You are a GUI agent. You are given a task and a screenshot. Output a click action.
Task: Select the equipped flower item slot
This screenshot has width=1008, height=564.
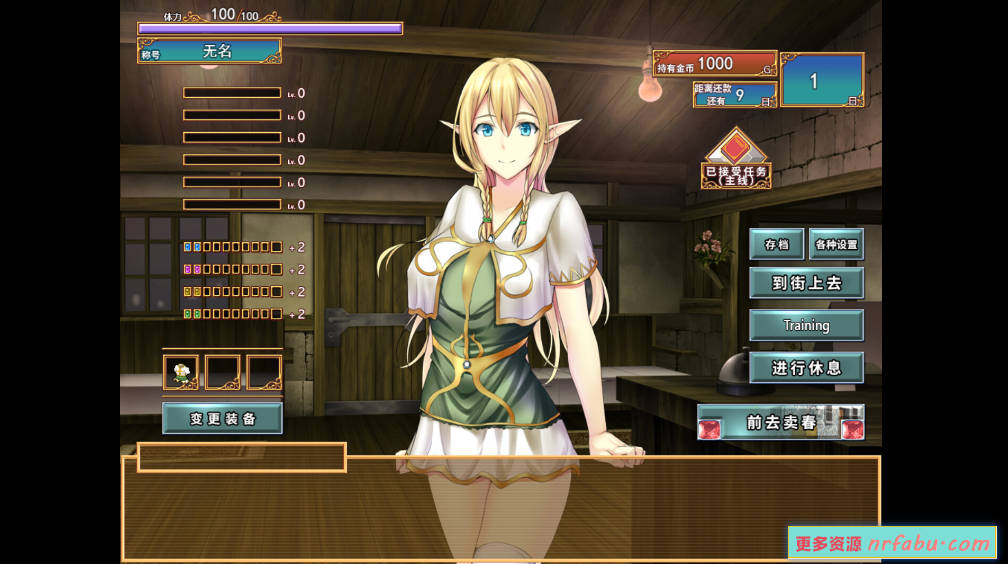tap(181, 372)
